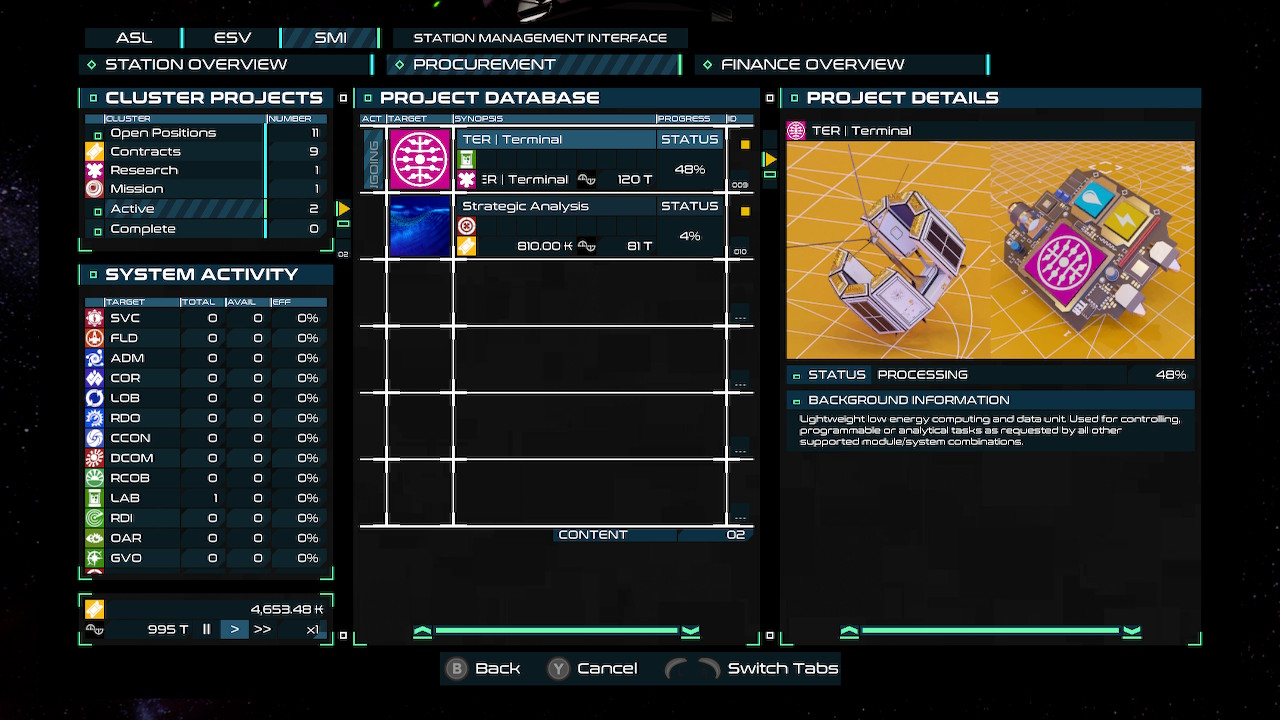This screenshot has width=1280, height=720.
Task: Switch to the Procurement section
Action: coord(484,64)
